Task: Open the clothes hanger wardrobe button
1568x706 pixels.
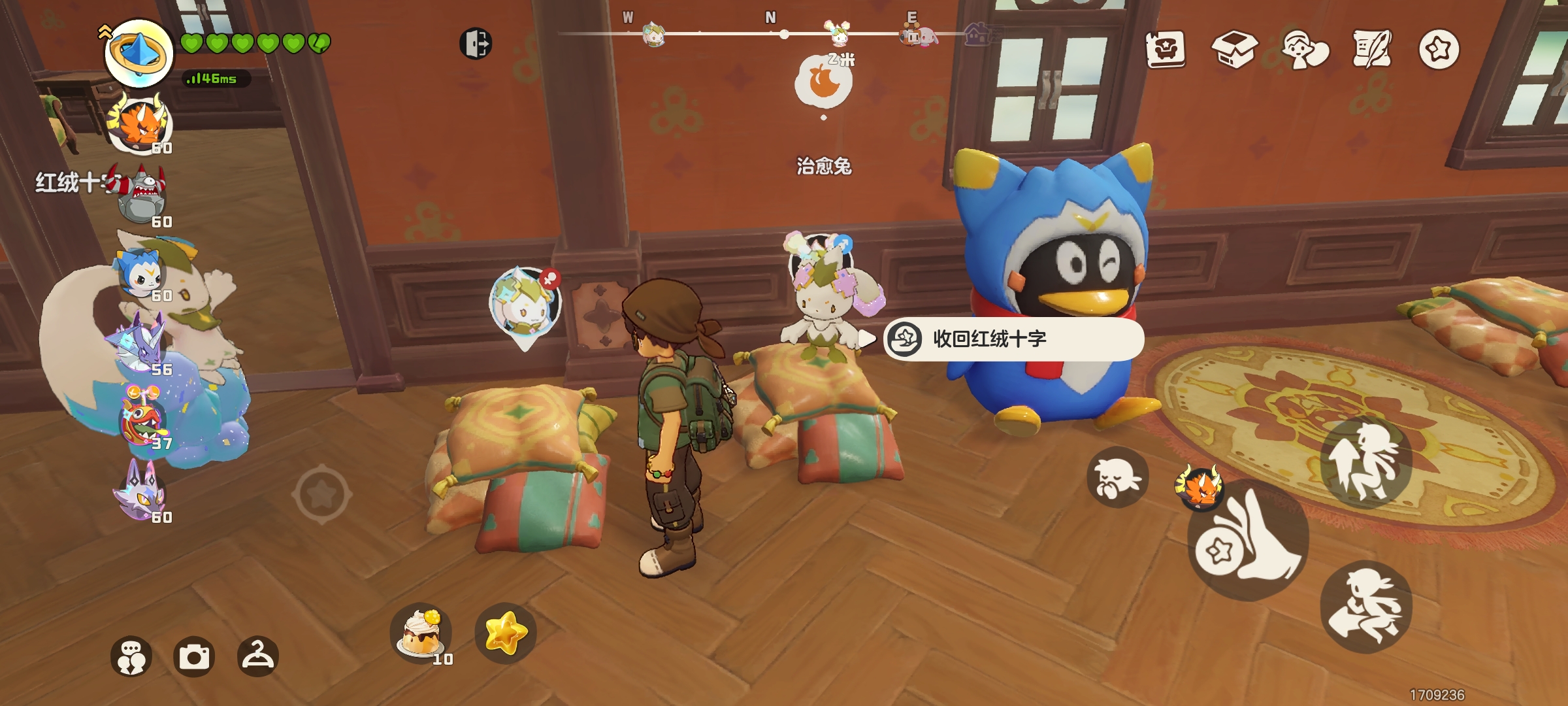Action: pos(258,656)
